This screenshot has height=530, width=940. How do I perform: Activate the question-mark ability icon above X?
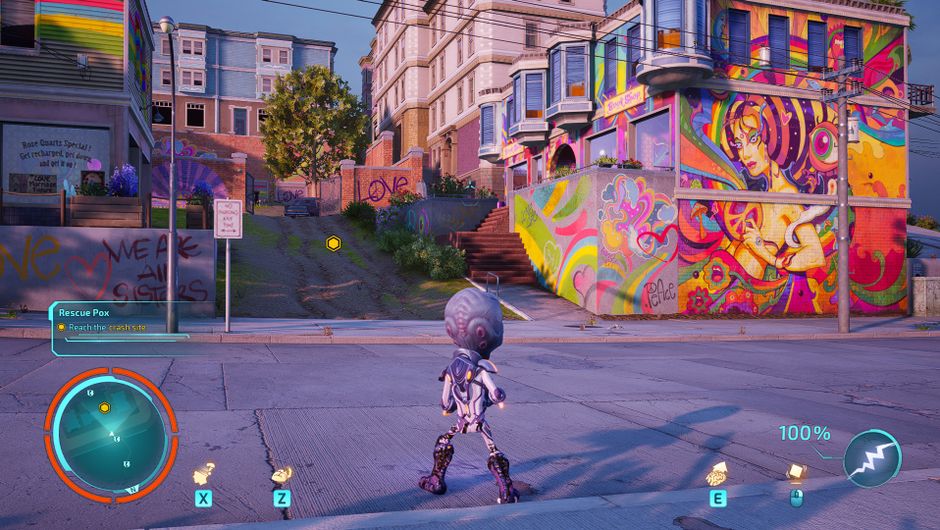(204, 472)
